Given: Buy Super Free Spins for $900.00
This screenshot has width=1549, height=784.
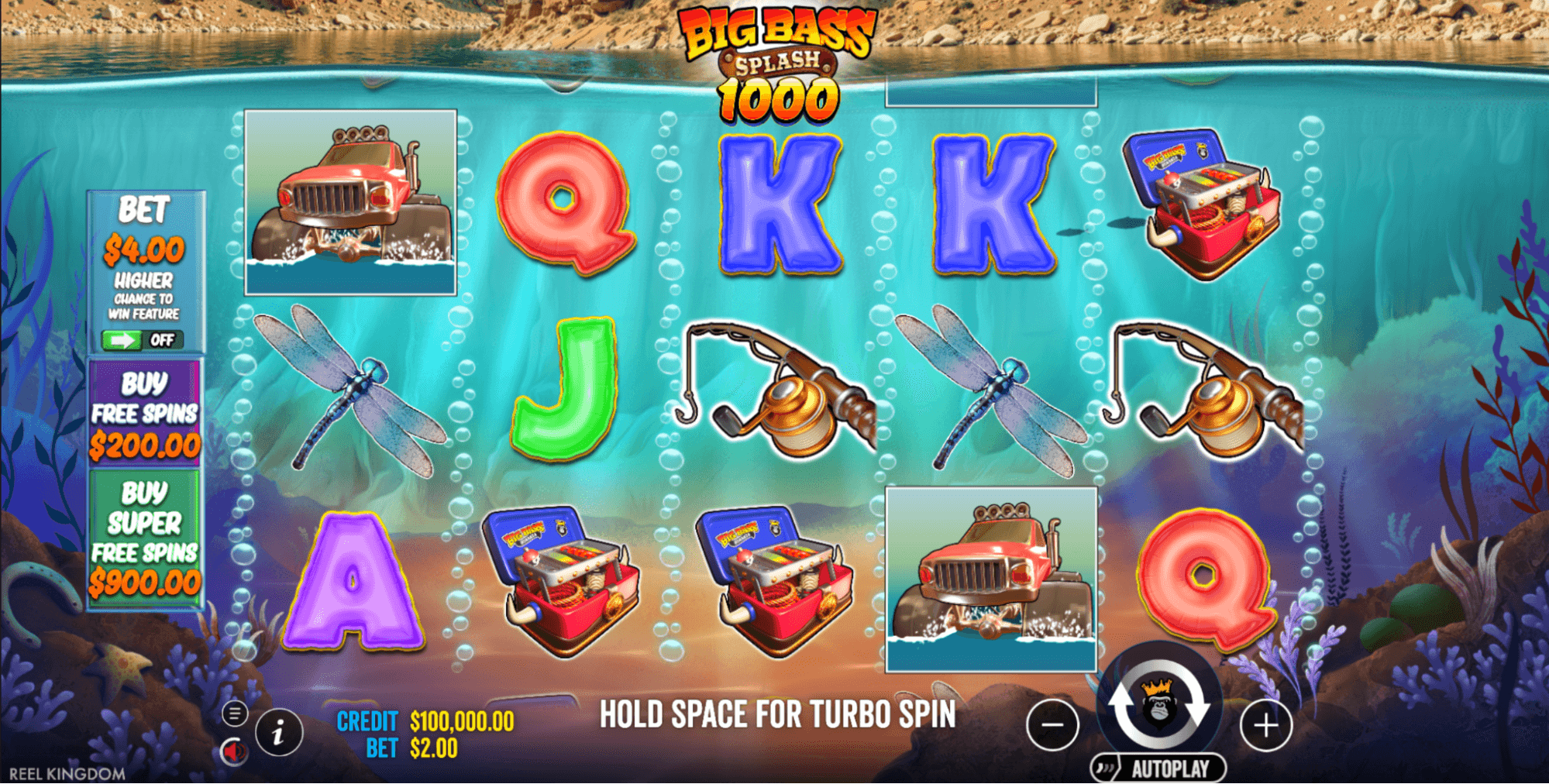Looking at the screenshot, I should (x=144, y=538).
